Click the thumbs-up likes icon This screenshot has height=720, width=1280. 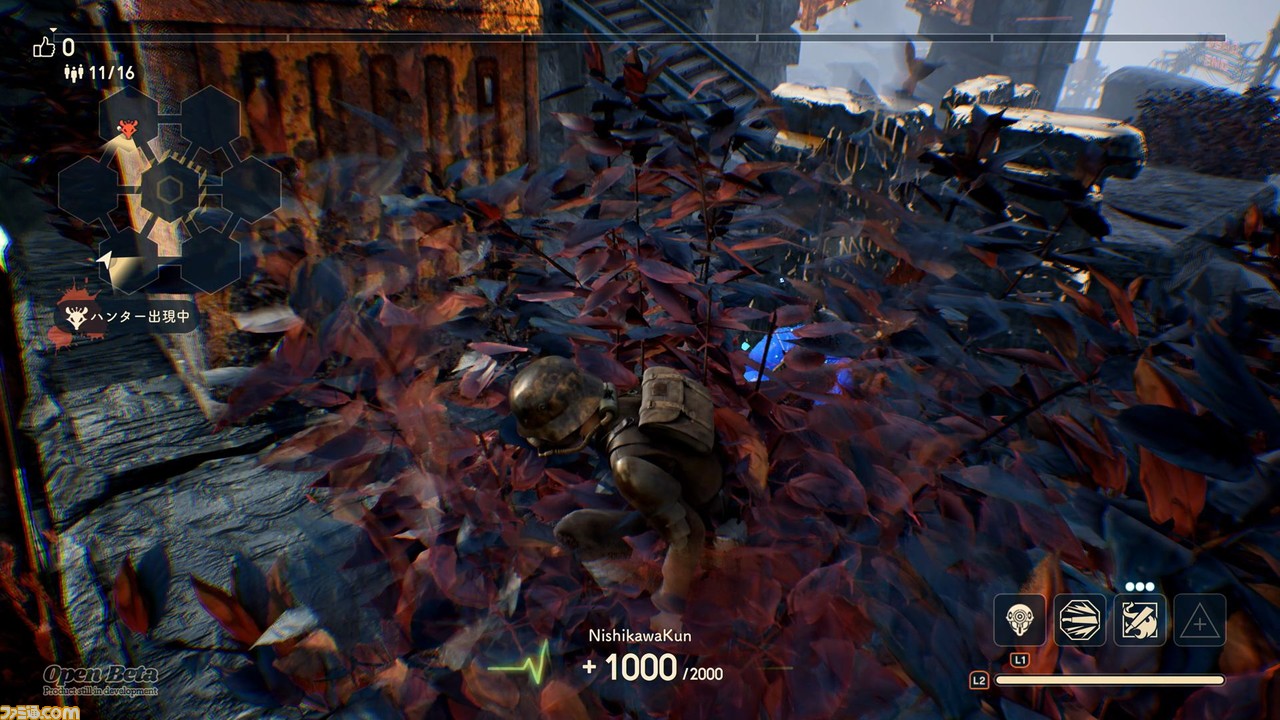44,47
